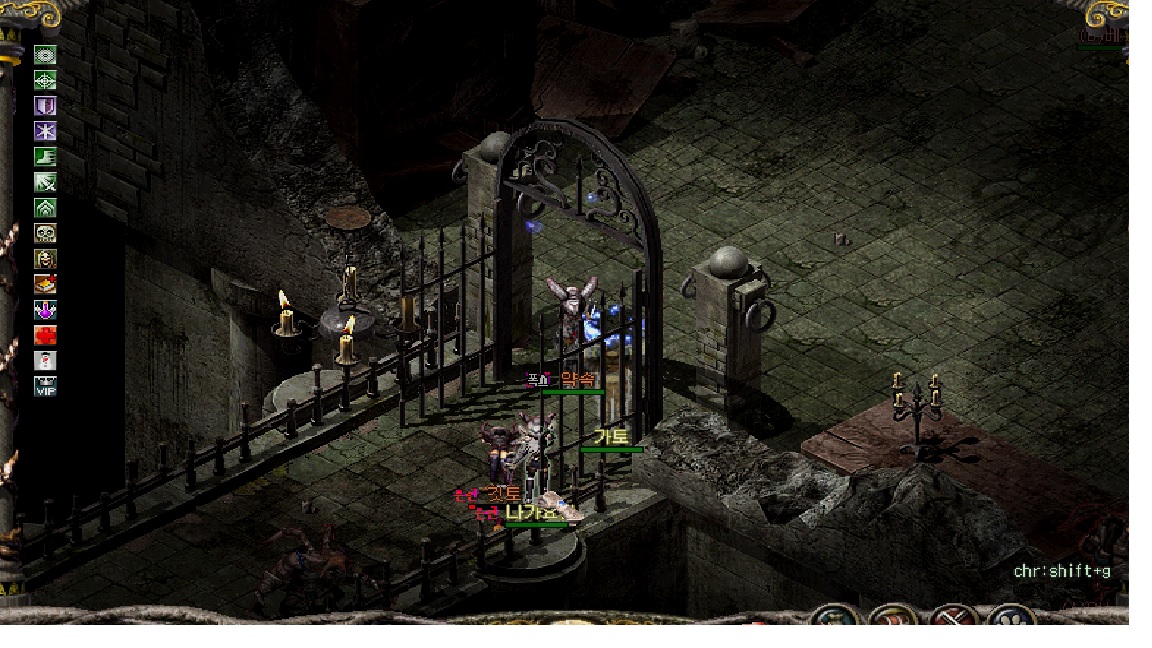
Task: Click the purple potion flask icon
Action: tap(45, 310)
